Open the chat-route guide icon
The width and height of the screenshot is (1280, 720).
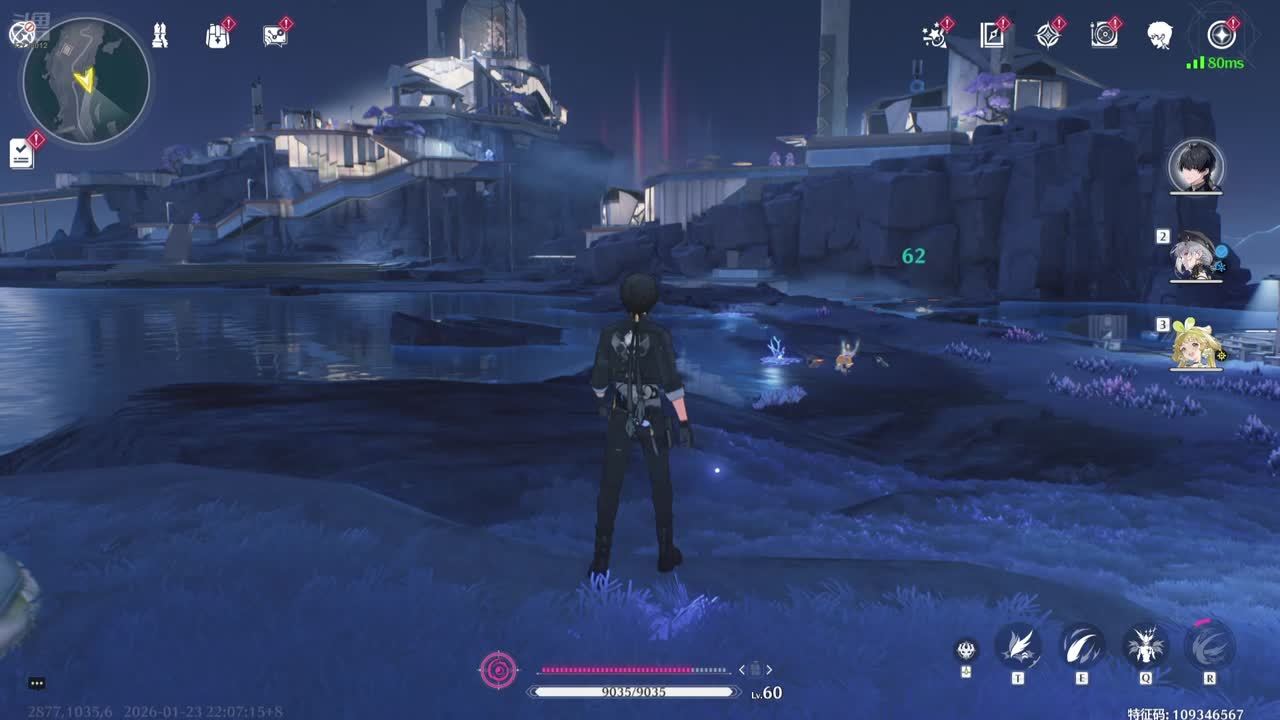tap(274, 36)
